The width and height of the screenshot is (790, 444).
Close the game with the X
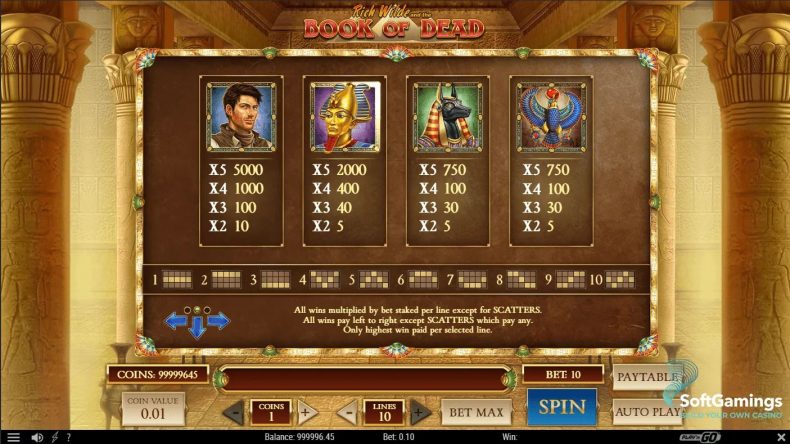coord(779,437)
